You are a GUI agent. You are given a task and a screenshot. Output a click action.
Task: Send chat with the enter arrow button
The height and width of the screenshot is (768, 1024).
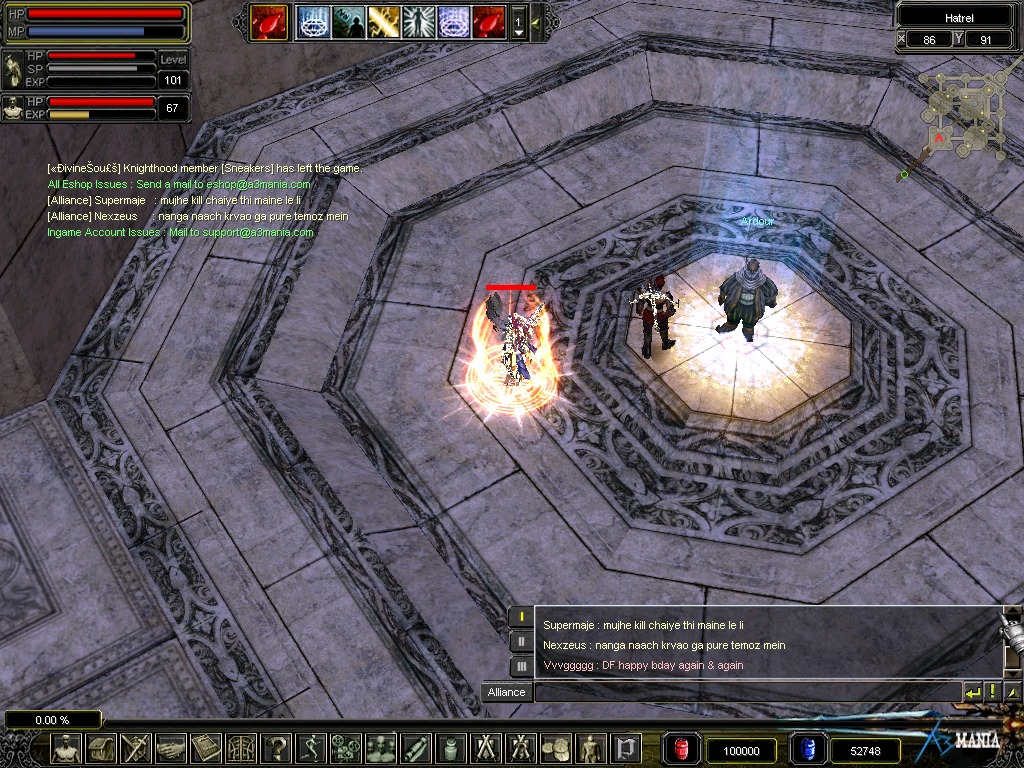[972, 692]
